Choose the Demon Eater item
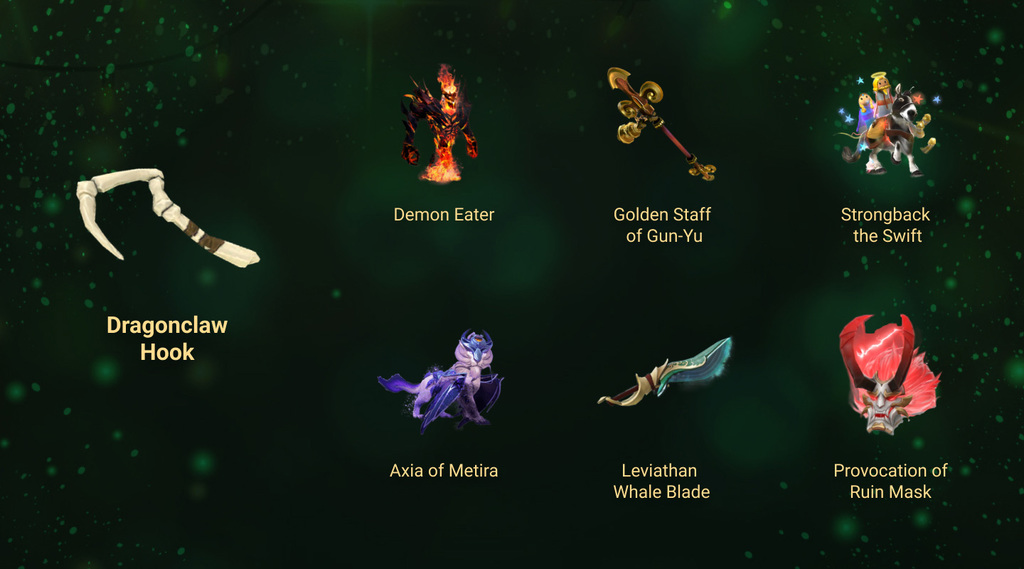1024x569 pixels. point(440,125)
